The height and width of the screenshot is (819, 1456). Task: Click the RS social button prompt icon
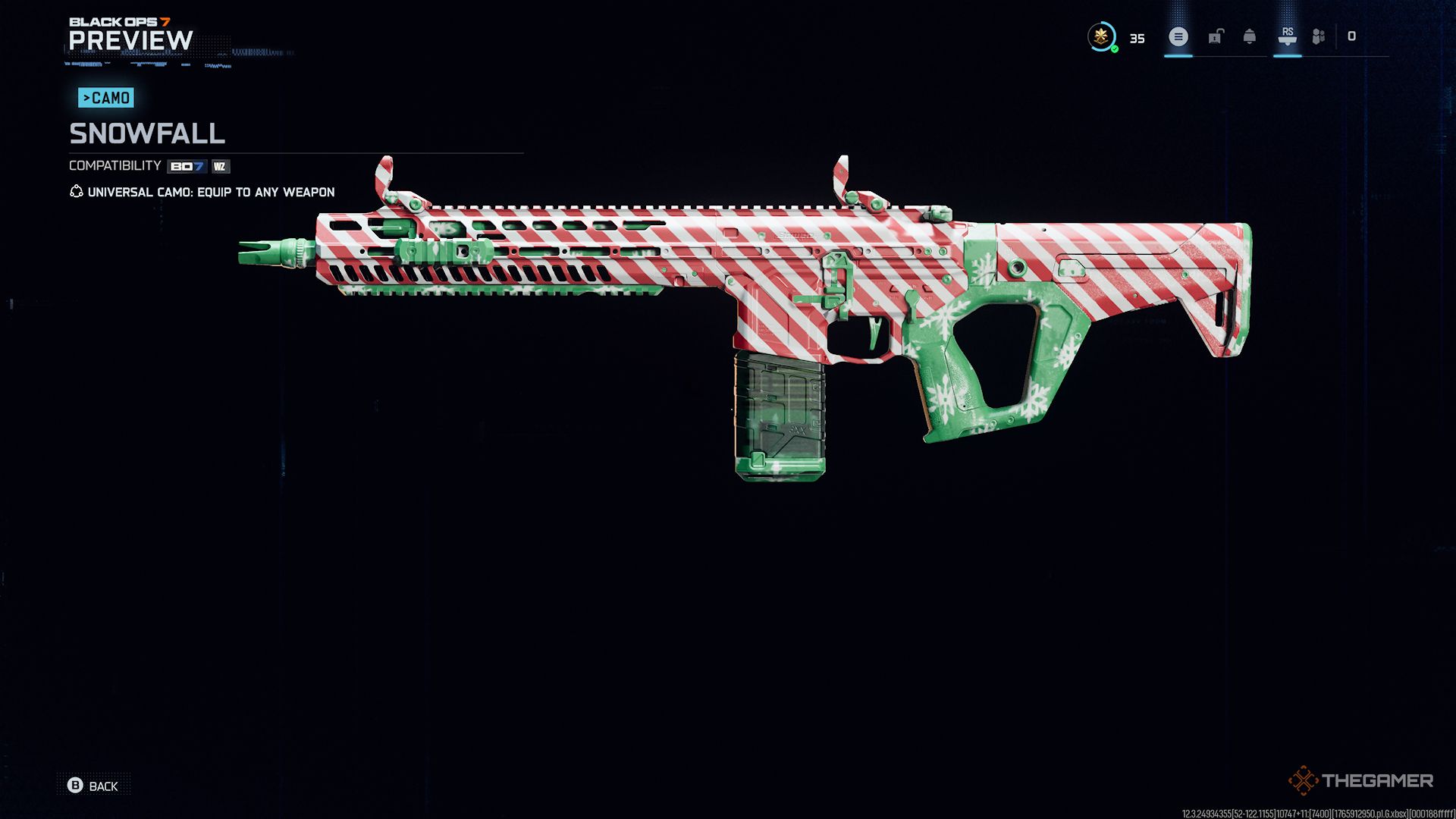coord(1288,36)
